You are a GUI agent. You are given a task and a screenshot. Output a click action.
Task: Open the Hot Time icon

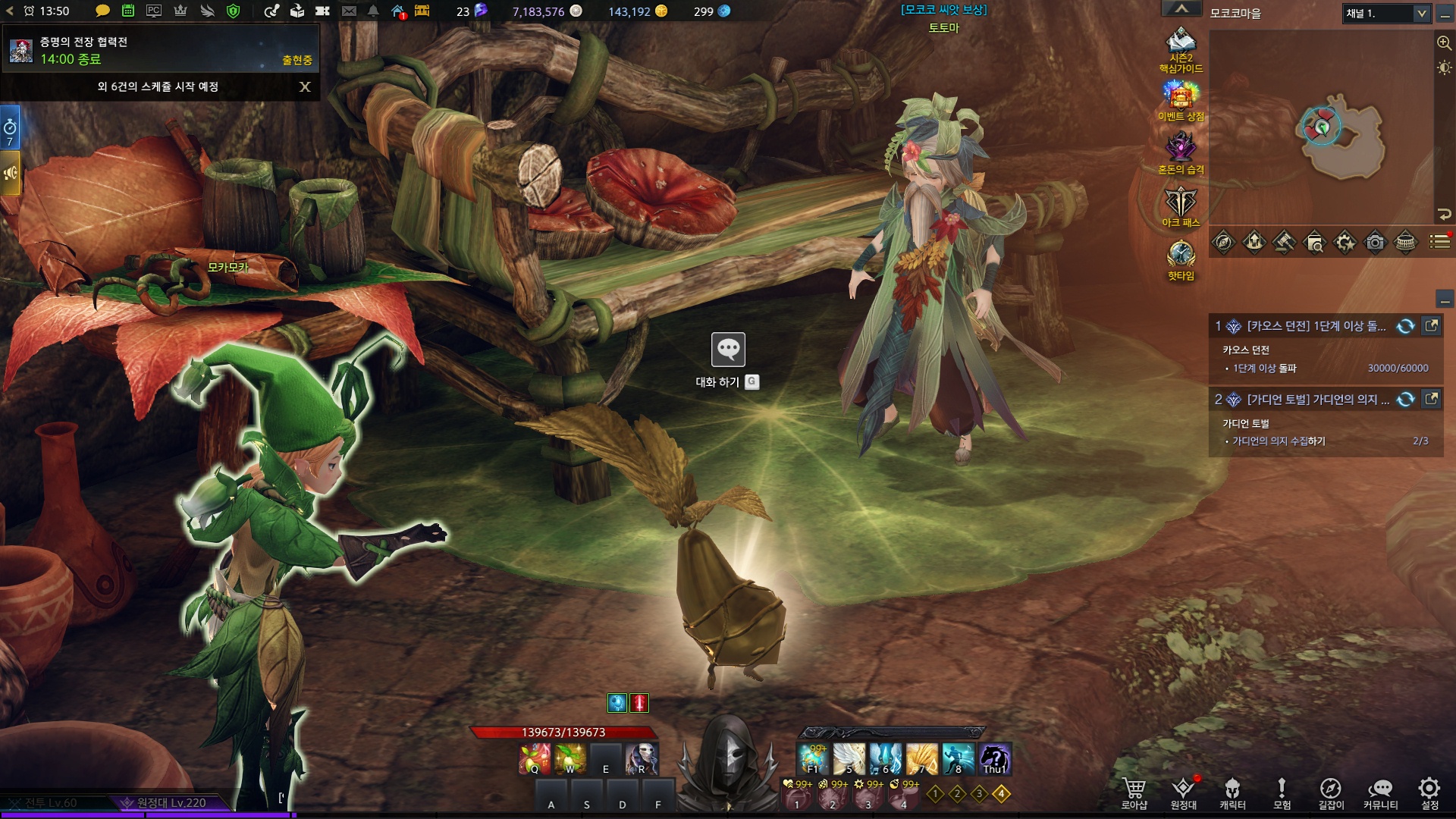[1181, 255]
